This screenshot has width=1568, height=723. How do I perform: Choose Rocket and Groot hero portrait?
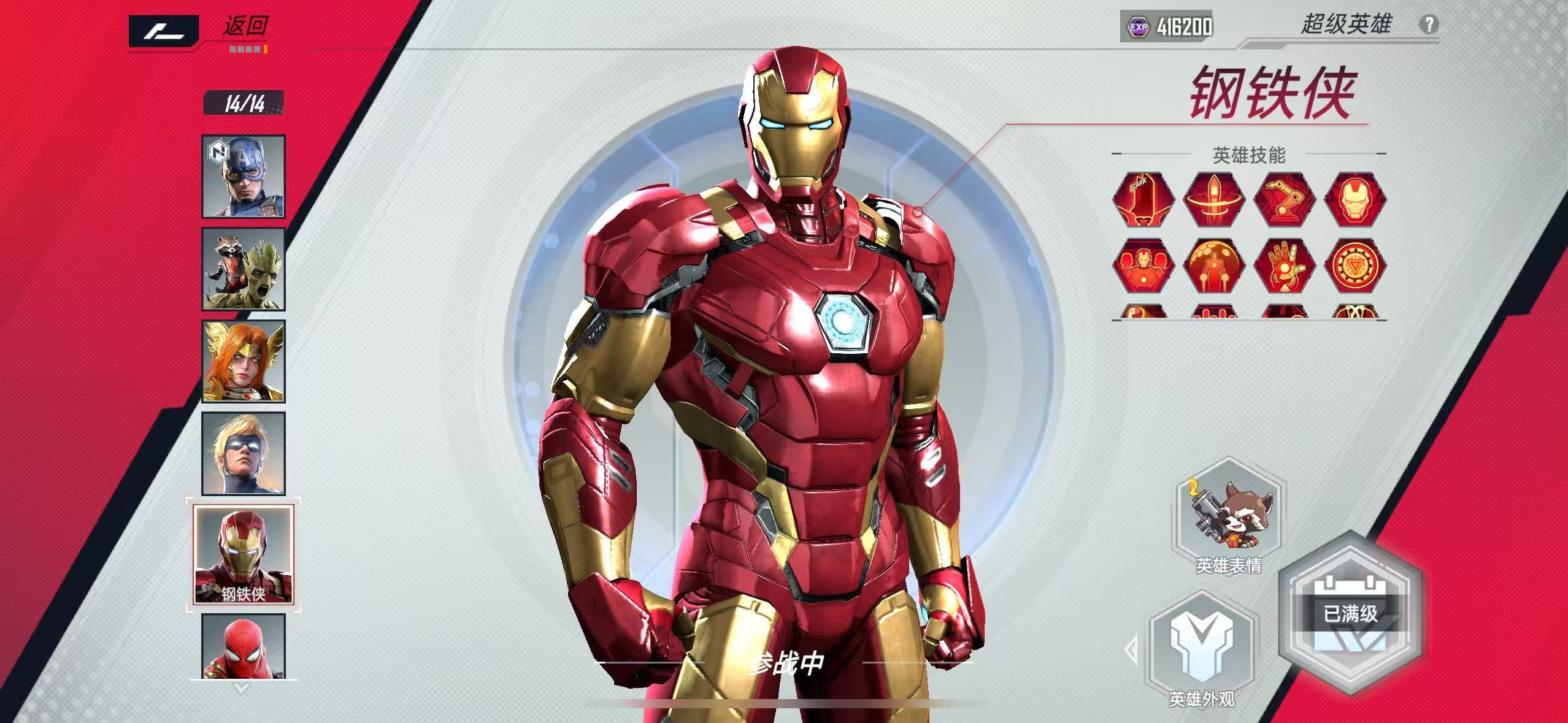244,269
